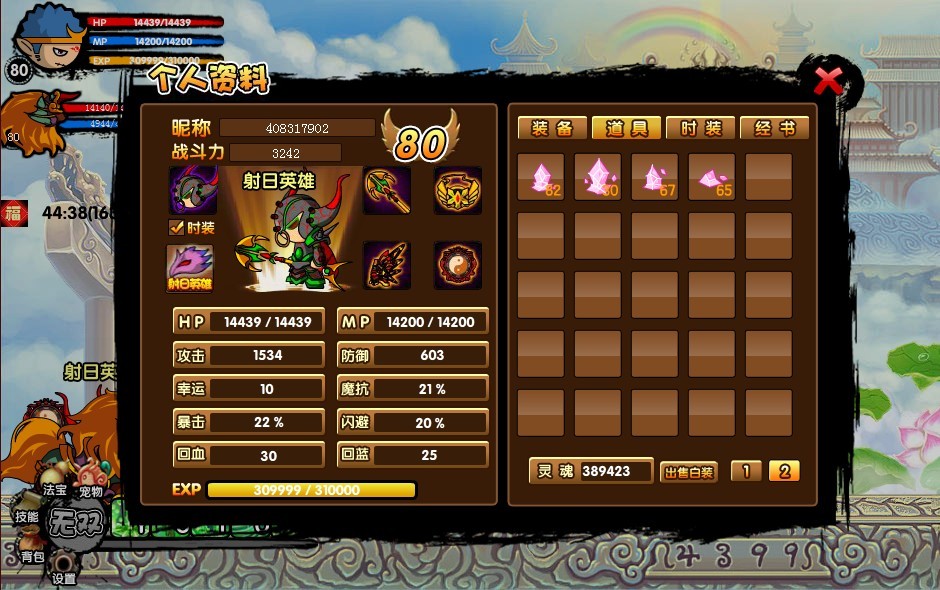
Task: Close the 个人资料 character panel
Action: tap(828, 81)
